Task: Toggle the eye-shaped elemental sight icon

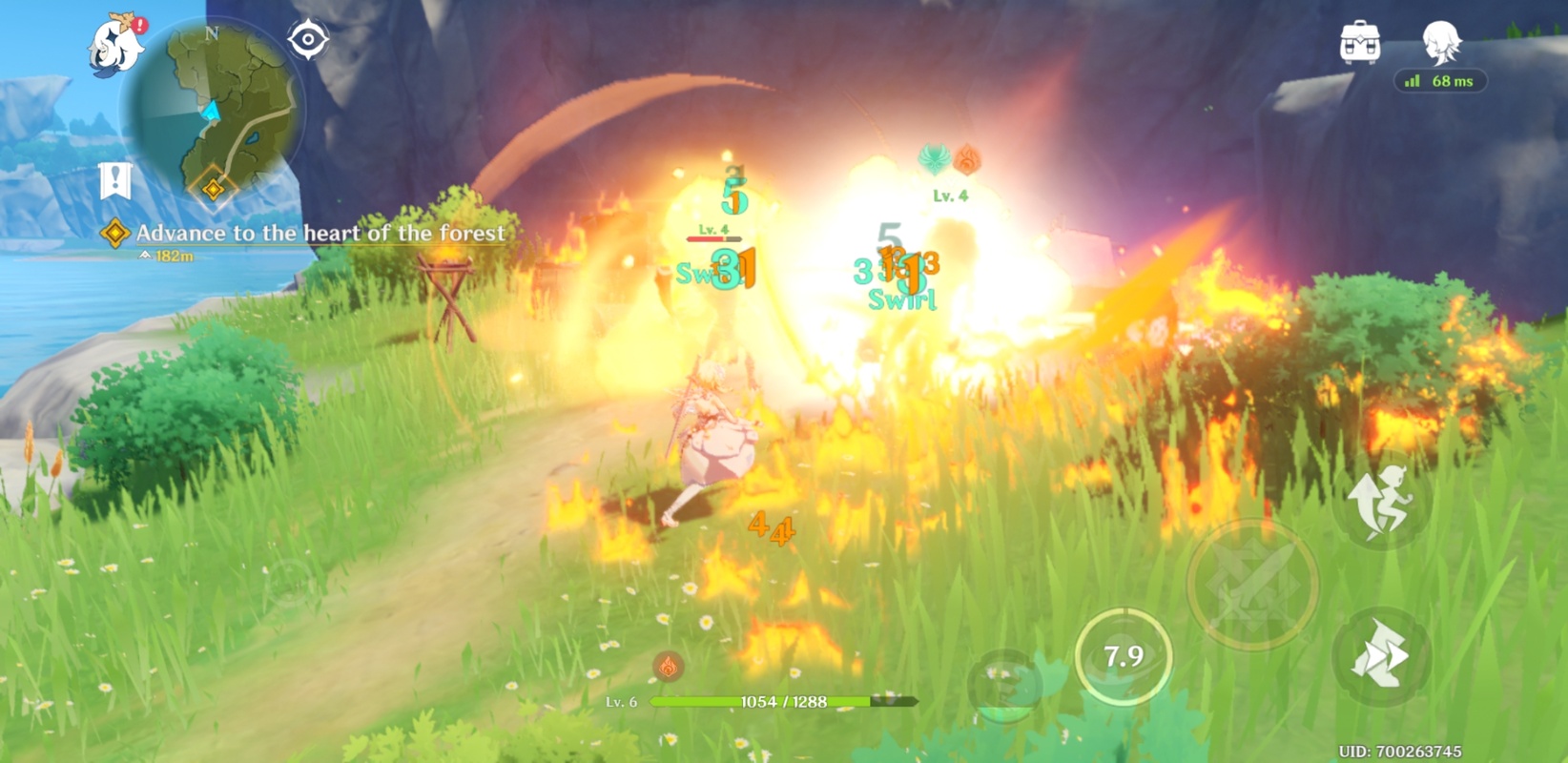Action: (308, 40)
